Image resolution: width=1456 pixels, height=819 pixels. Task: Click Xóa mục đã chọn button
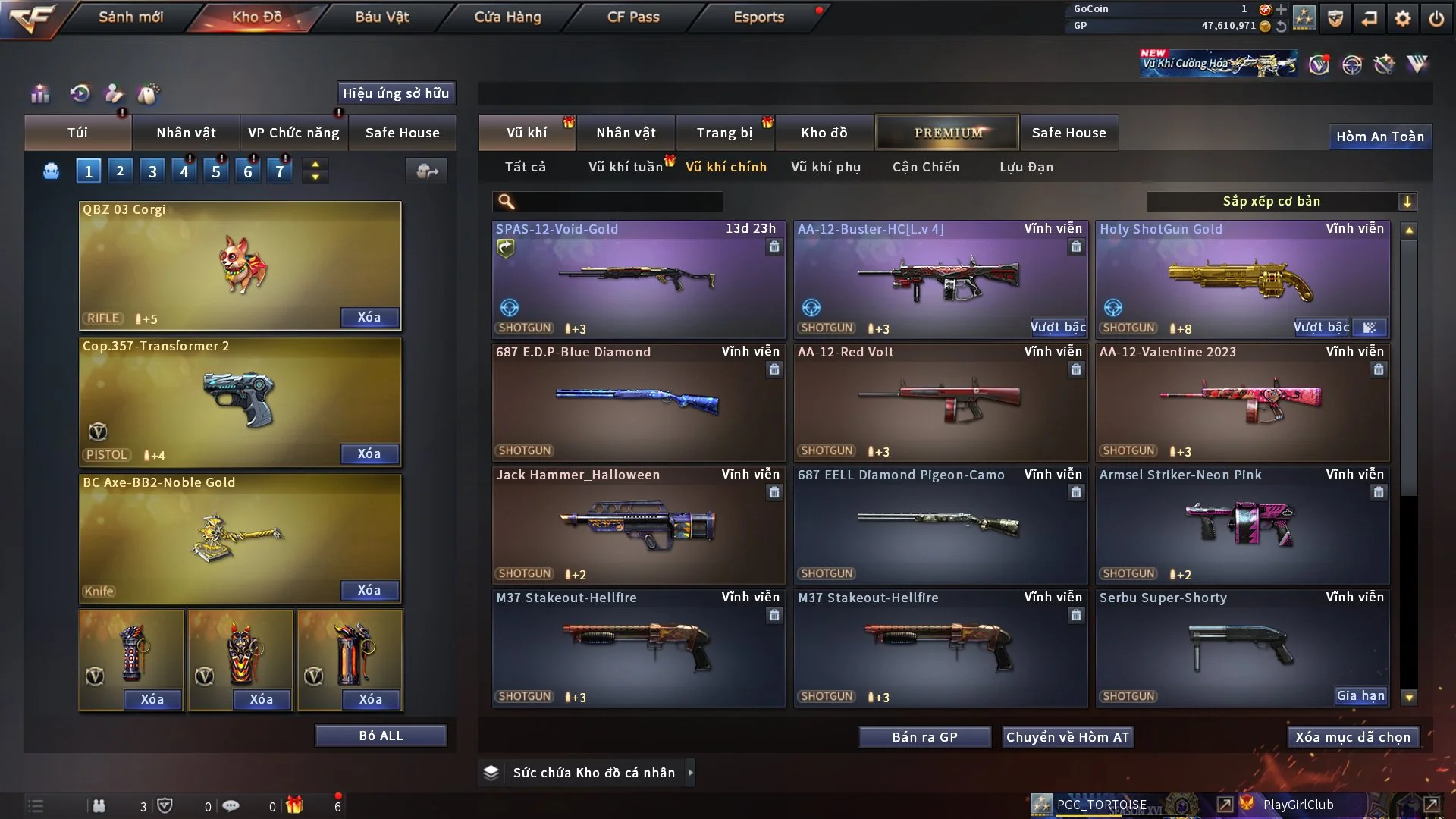[1353, 737]
